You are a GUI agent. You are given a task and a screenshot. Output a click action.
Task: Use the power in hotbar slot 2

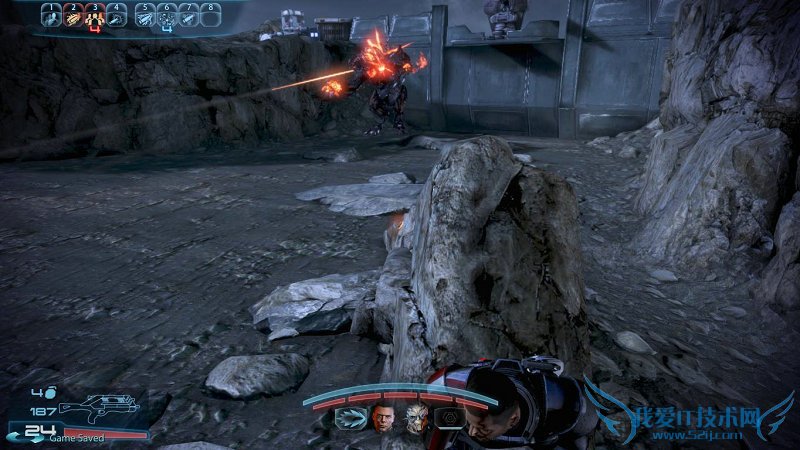pos(73,15)
